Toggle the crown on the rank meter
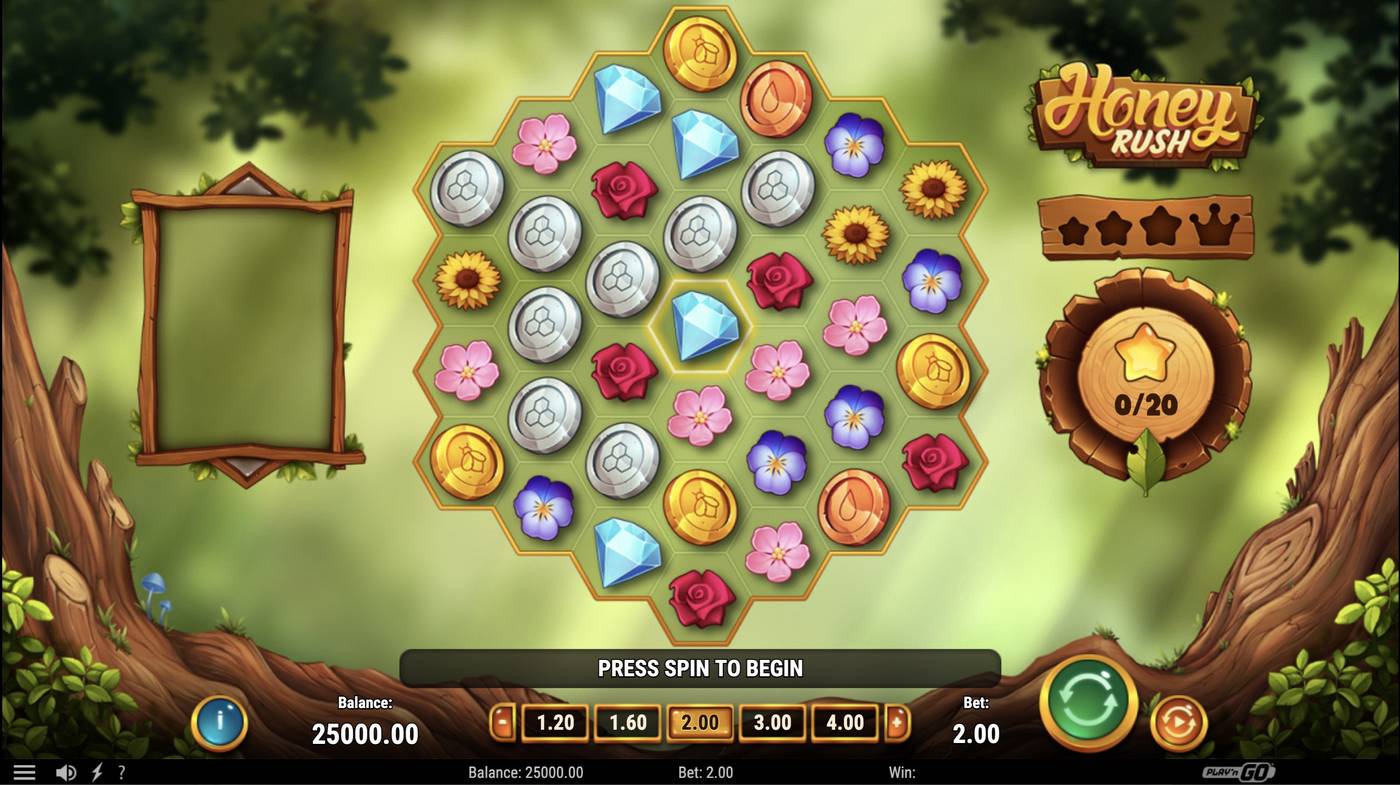 click(x=1216, y=228)
